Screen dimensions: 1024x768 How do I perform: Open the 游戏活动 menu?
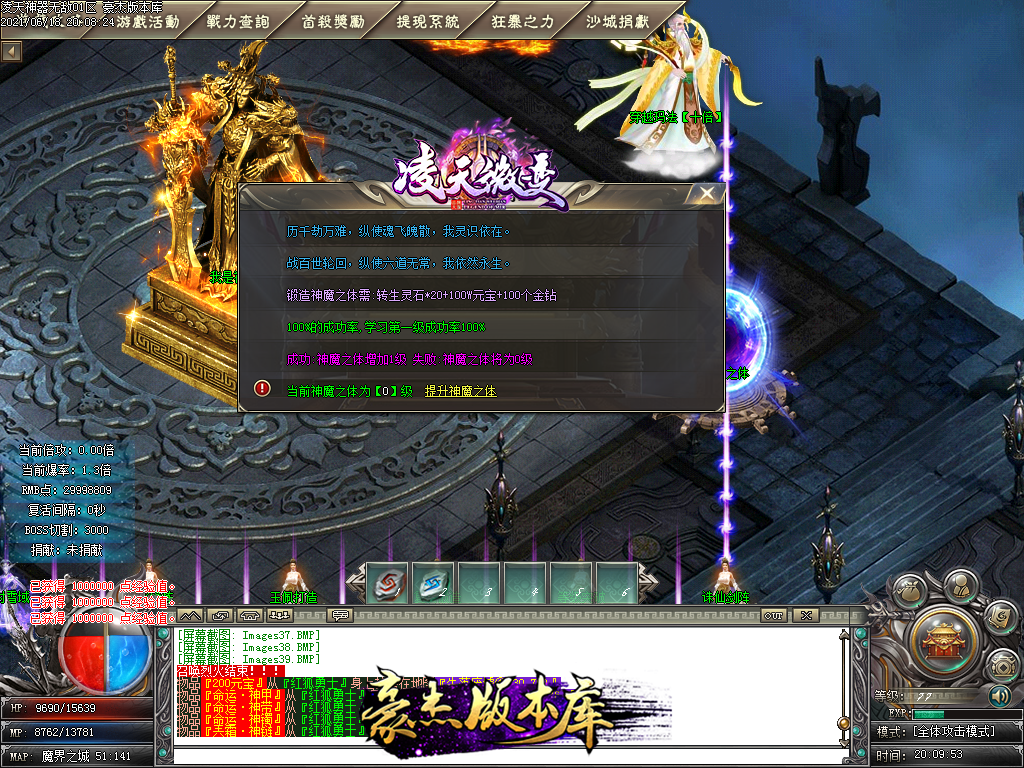(x=147, y=21)
